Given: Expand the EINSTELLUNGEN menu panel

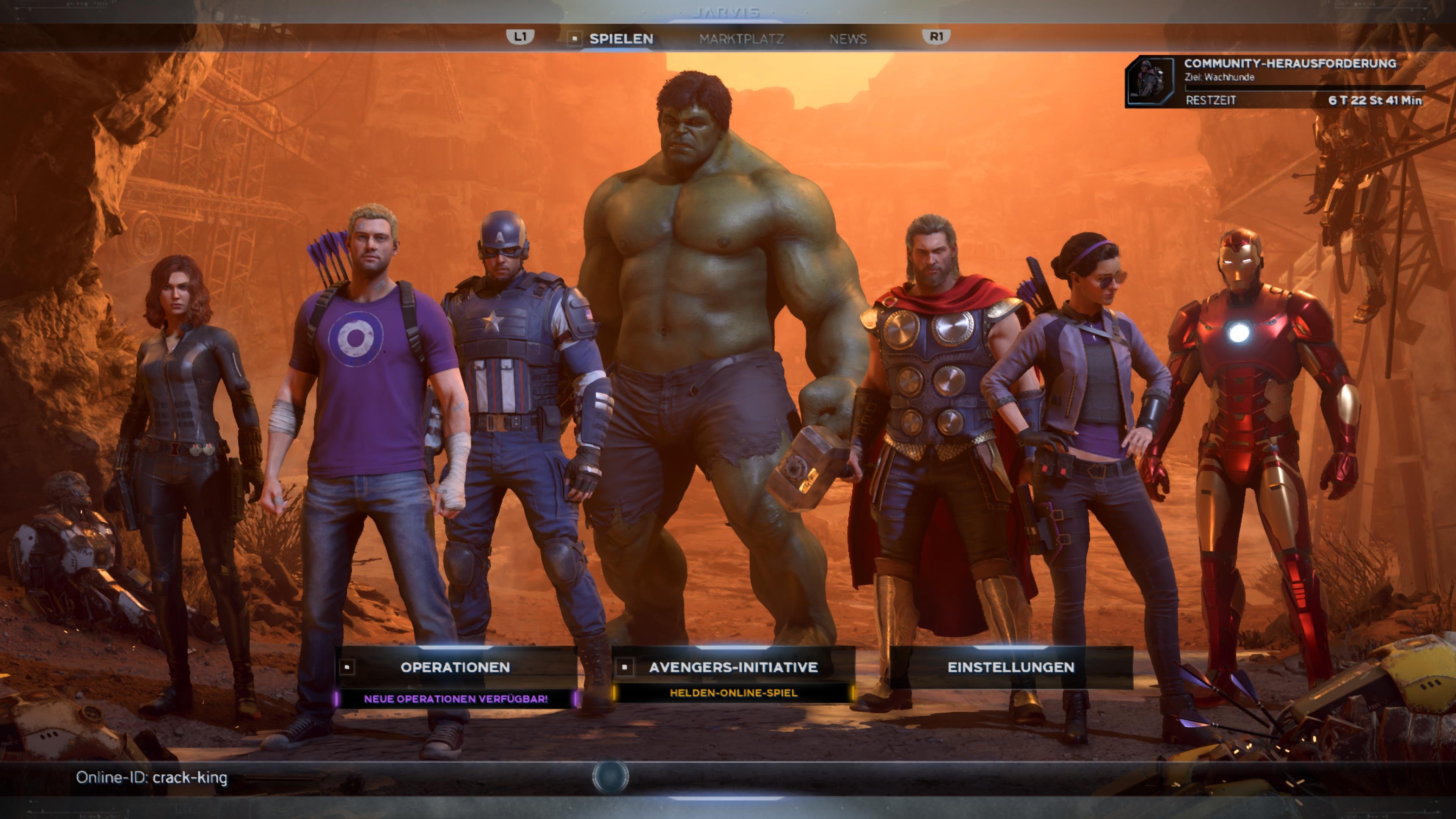Looking at the screenshot, I should pos(1012,667).
